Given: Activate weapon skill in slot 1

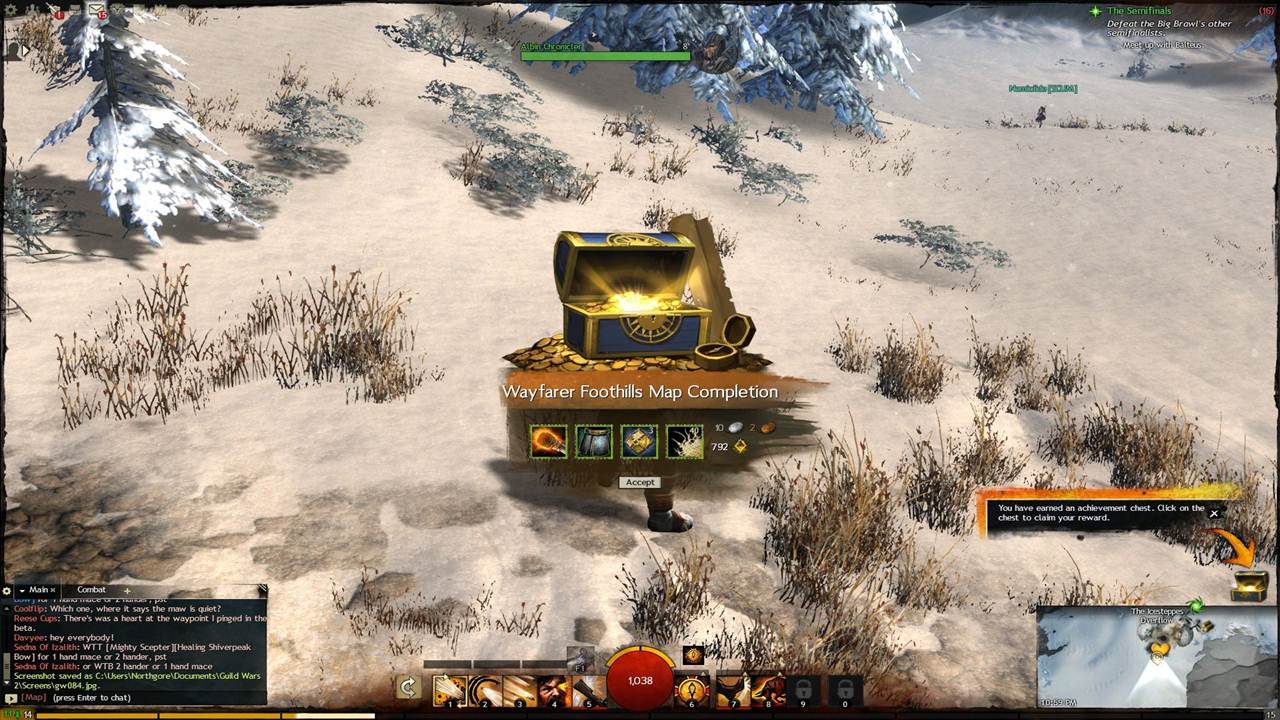Looking at the screenshot, I should 450,690.
